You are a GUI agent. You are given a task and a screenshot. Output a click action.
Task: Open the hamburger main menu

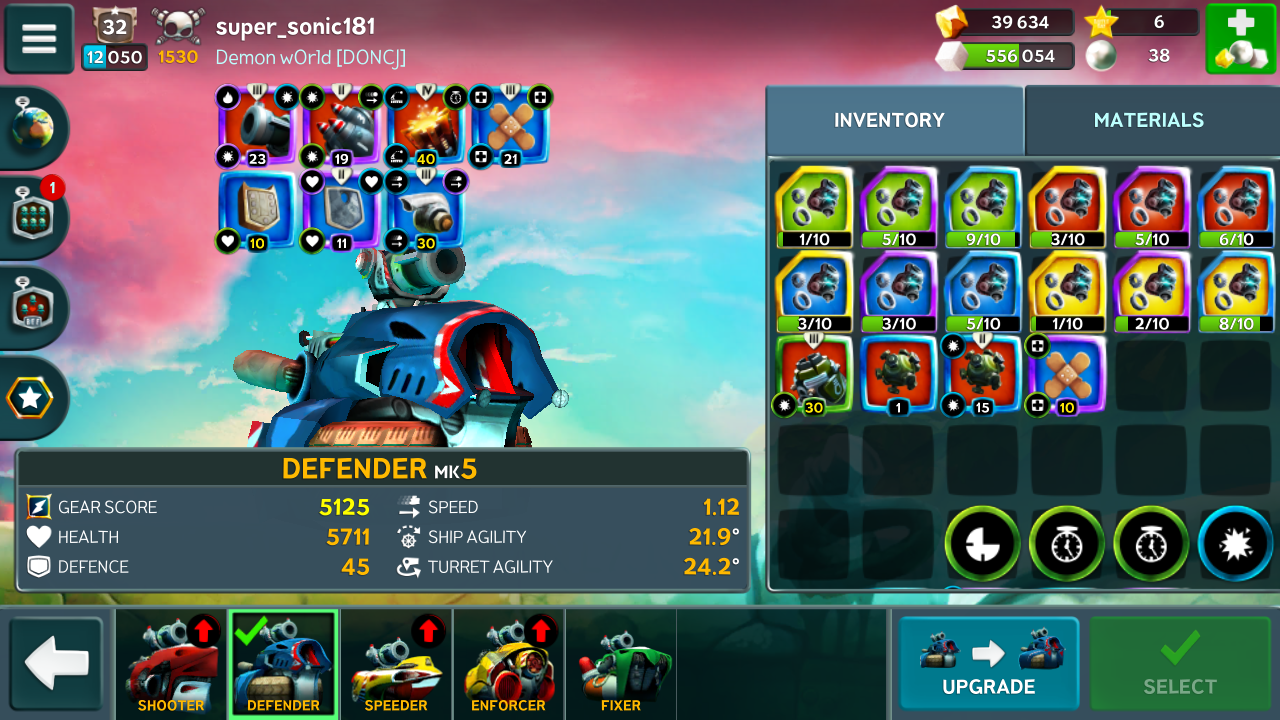39,38
